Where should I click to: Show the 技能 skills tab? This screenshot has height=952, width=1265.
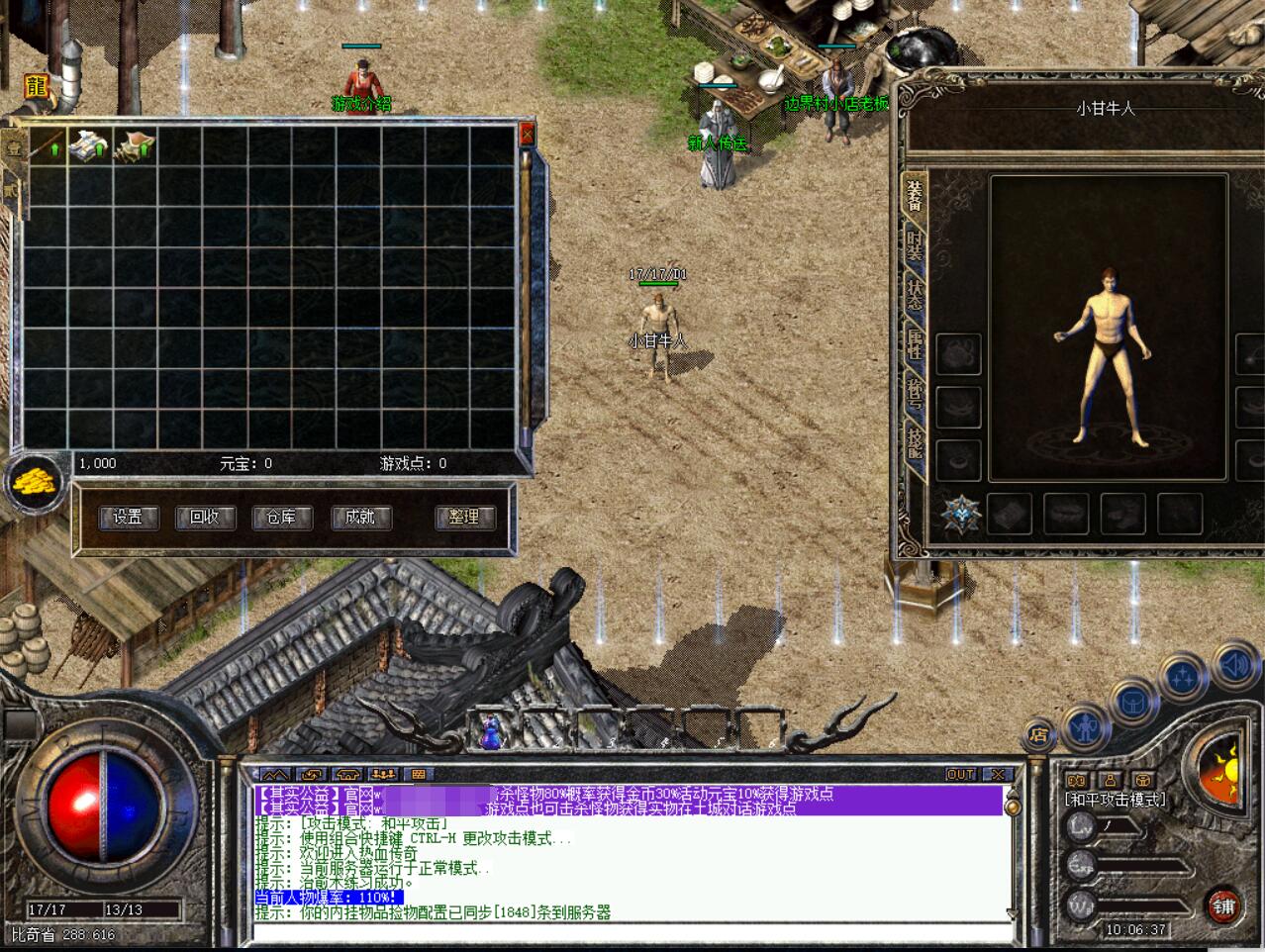tap(914, 442)
